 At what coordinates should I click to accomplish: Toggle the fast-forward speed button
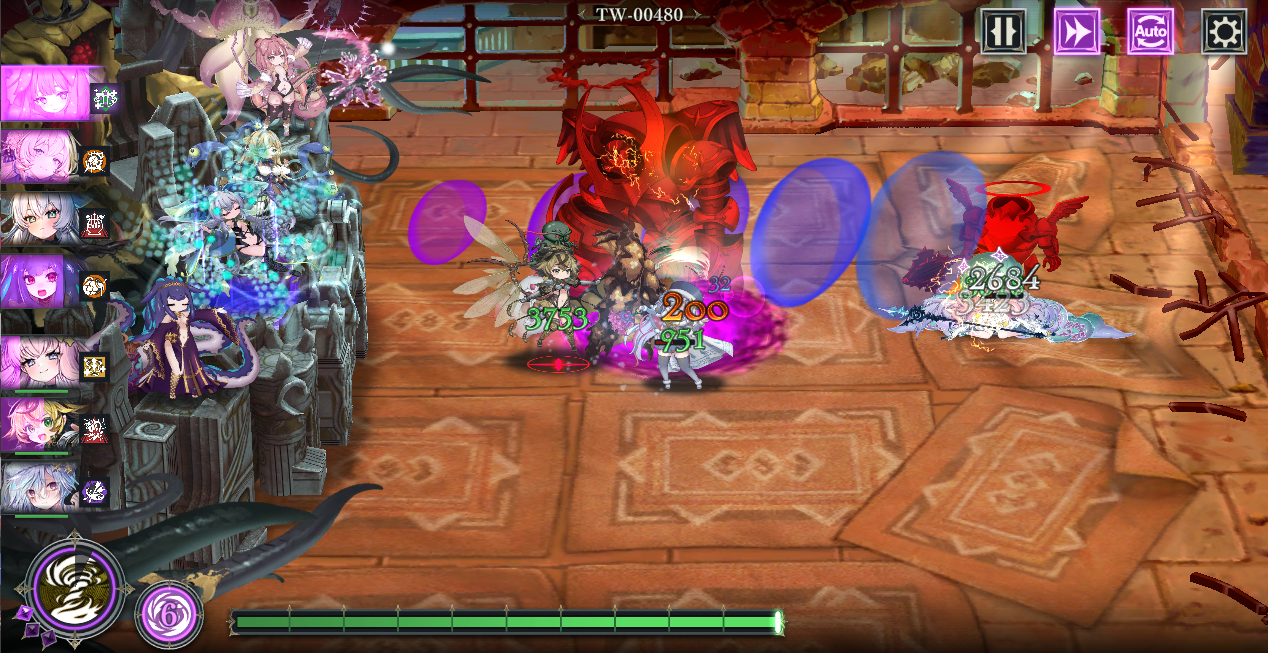pyautogui.click(x=1076, y=32)
